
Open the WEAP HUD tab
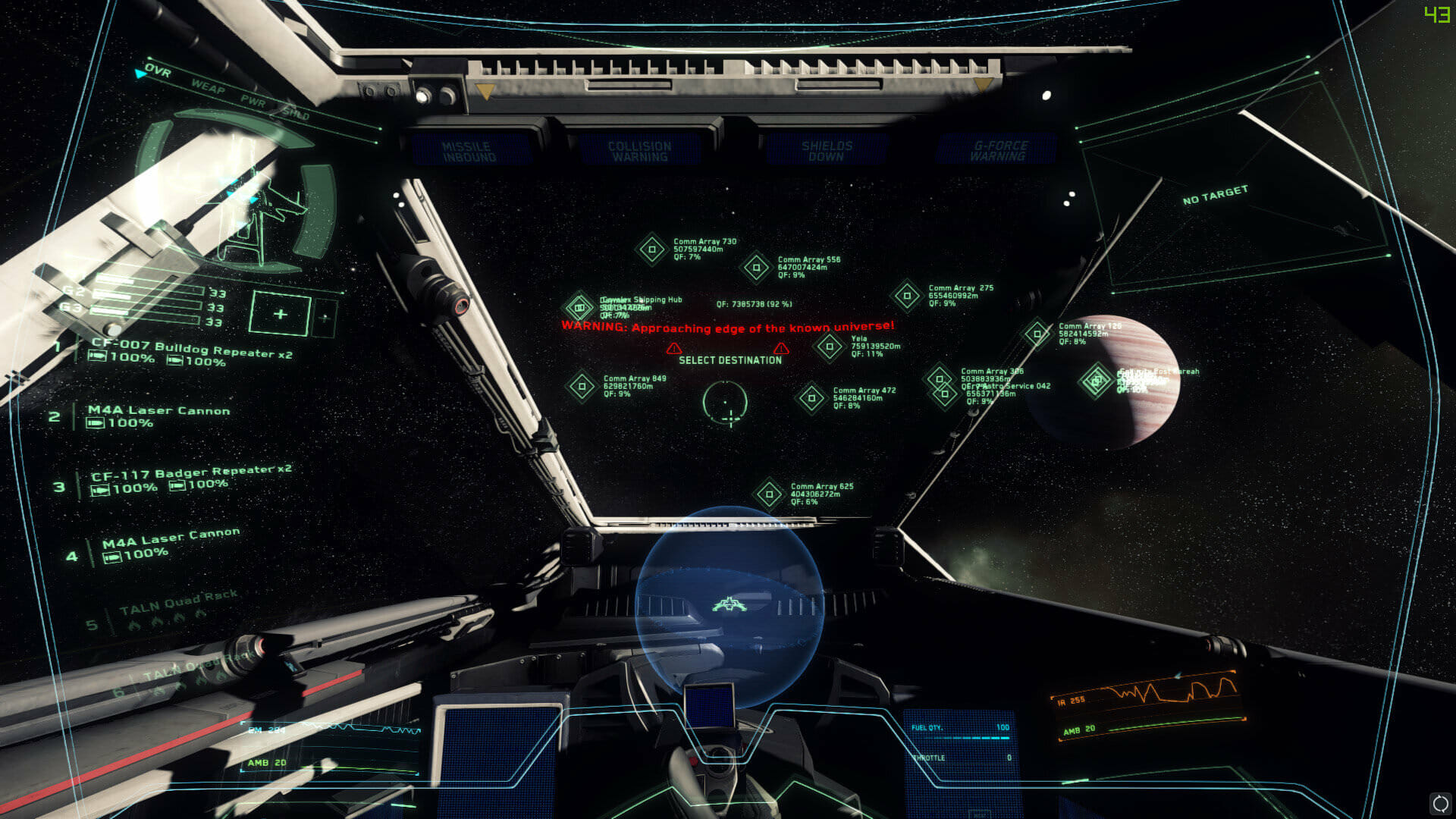point(208,87)
